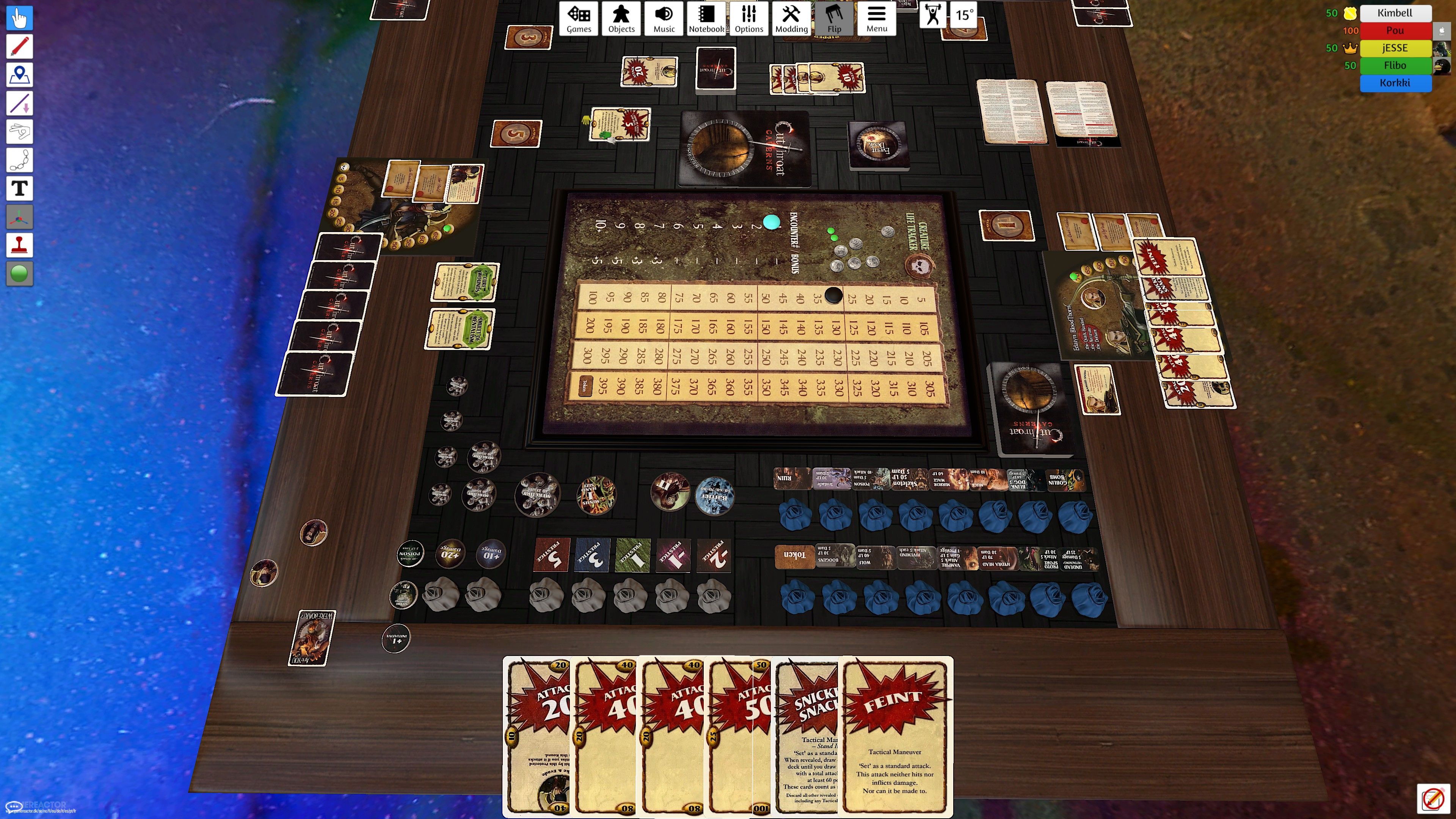Open the Modding tools
1456x819 pixels.
pyautogui.click(x=791, y=19)
